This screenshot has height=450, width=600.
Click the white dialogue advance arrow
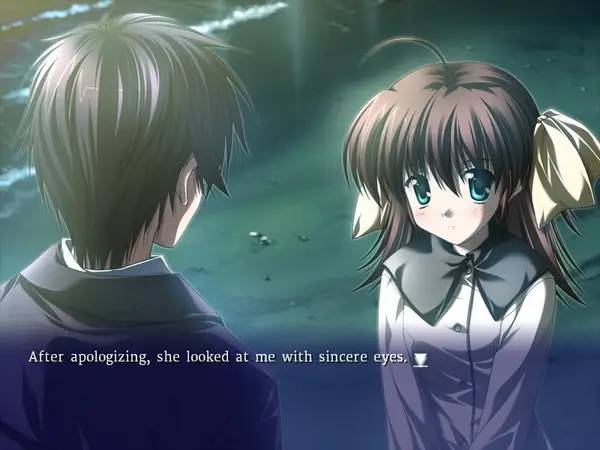click(421, 358)
